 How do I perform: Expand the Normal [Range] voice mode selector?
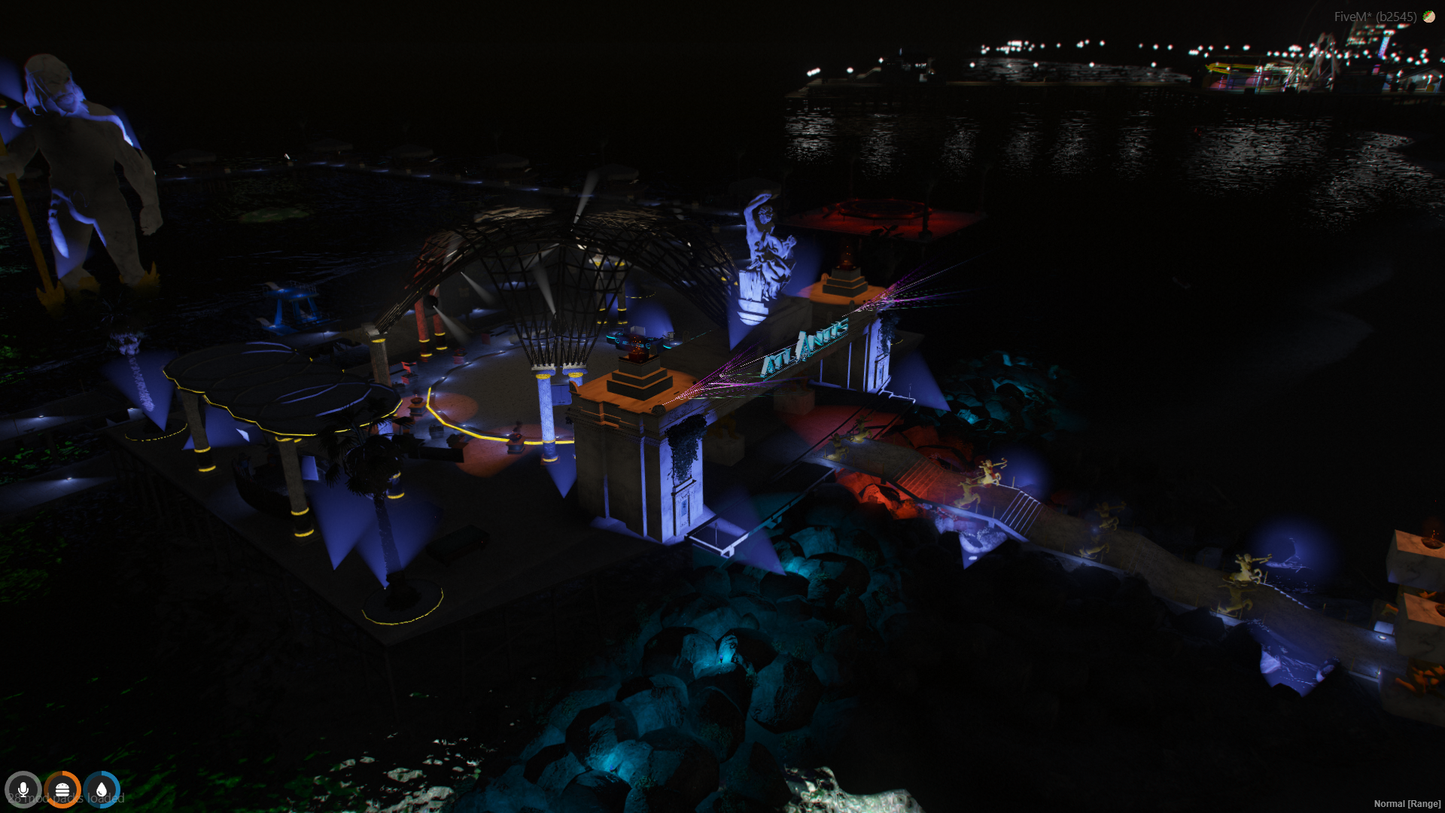tap(1406, 803)
